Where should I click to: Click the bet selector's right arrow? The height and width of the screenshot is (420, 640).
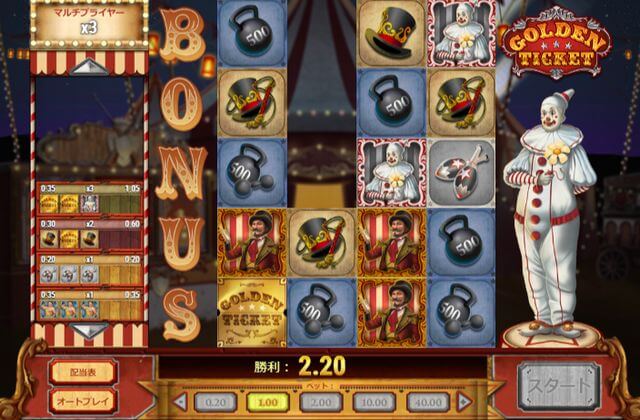tap(463, 400)
